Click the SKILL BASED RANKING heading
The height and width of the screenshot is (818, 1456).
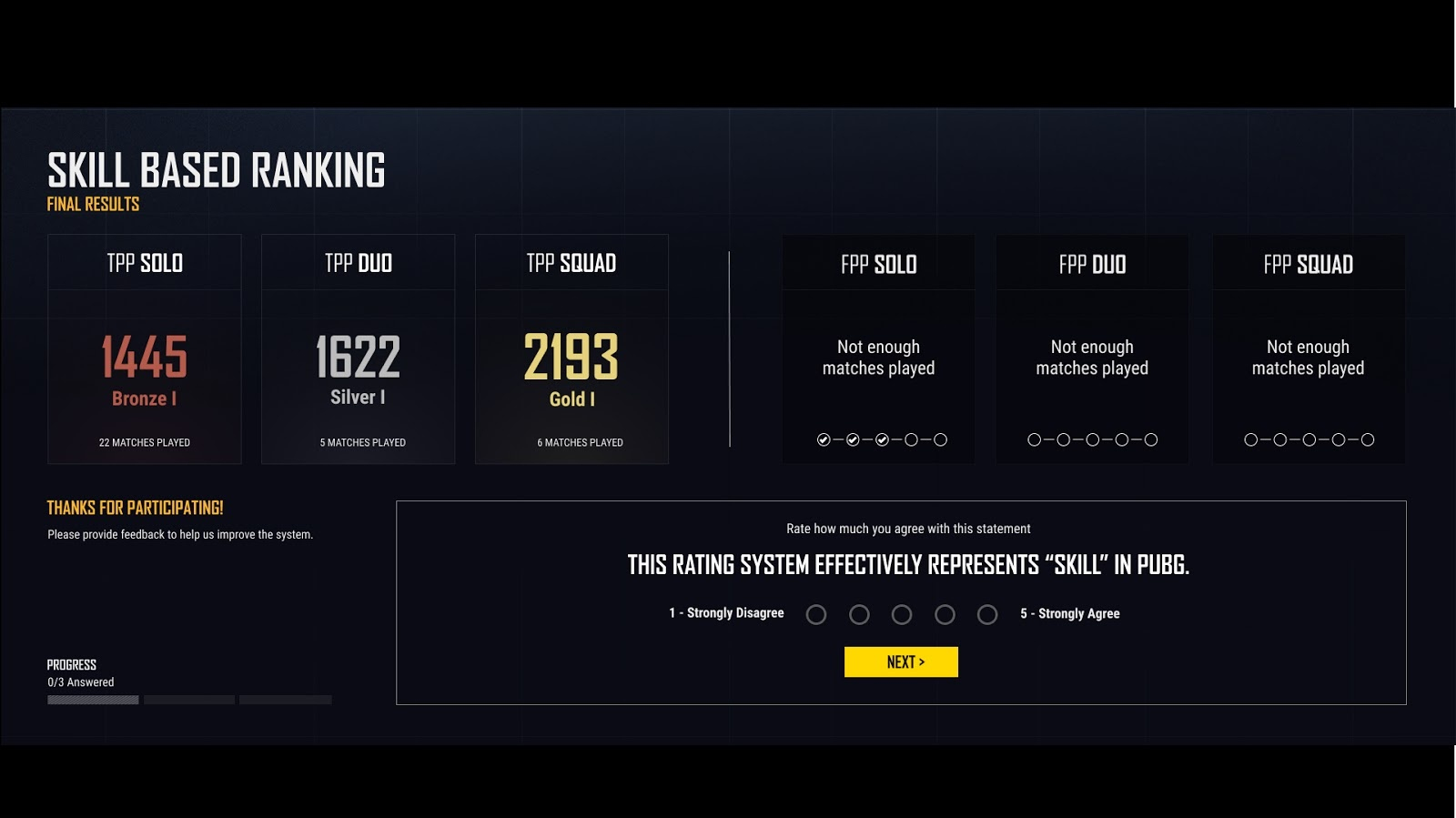point(217,169)
